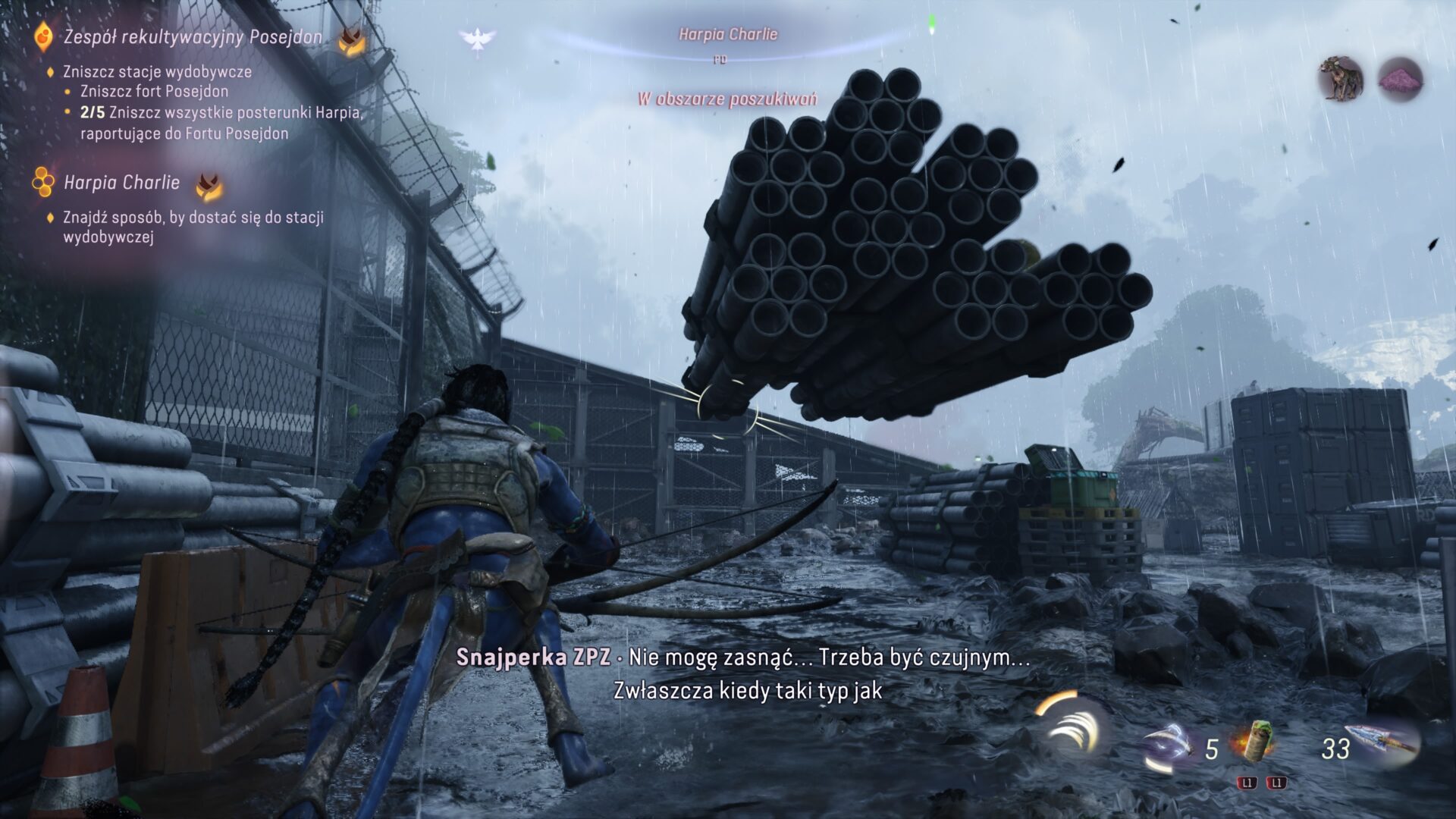Click the orange flame marker beside Harpia Charlie quest
This screenshot has height=819, width=1456.
pyautogui.click(x=209, y=184)
